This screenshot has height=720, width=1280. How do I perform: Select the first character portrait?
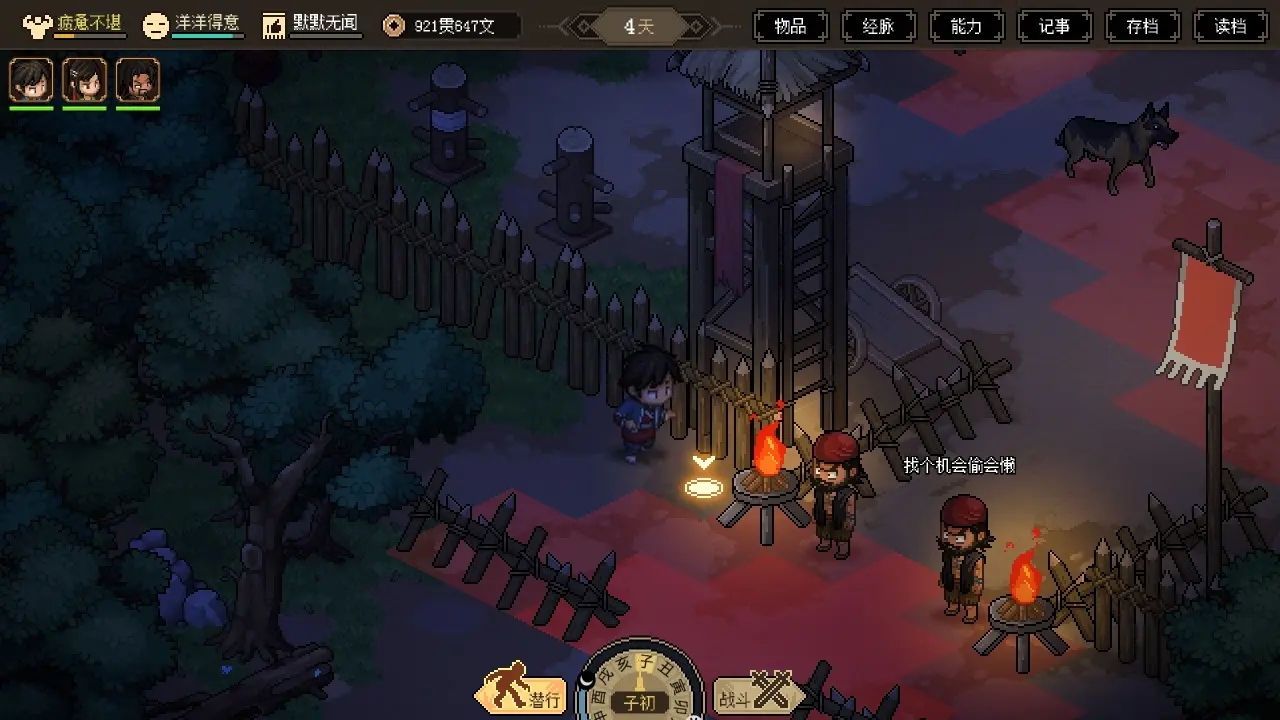point(31,80)
